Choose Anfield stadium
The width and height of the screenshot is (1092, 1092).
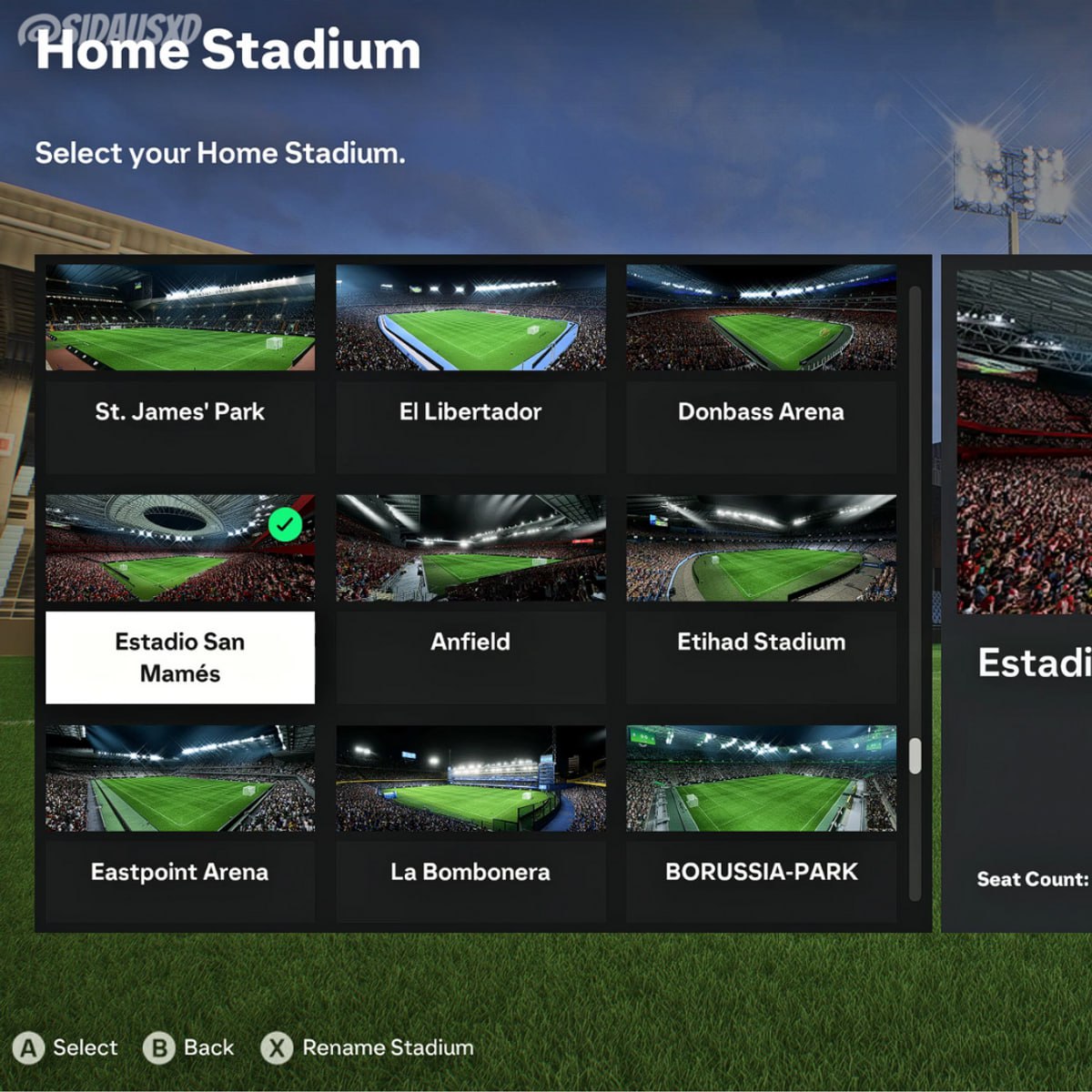(470, 599)
